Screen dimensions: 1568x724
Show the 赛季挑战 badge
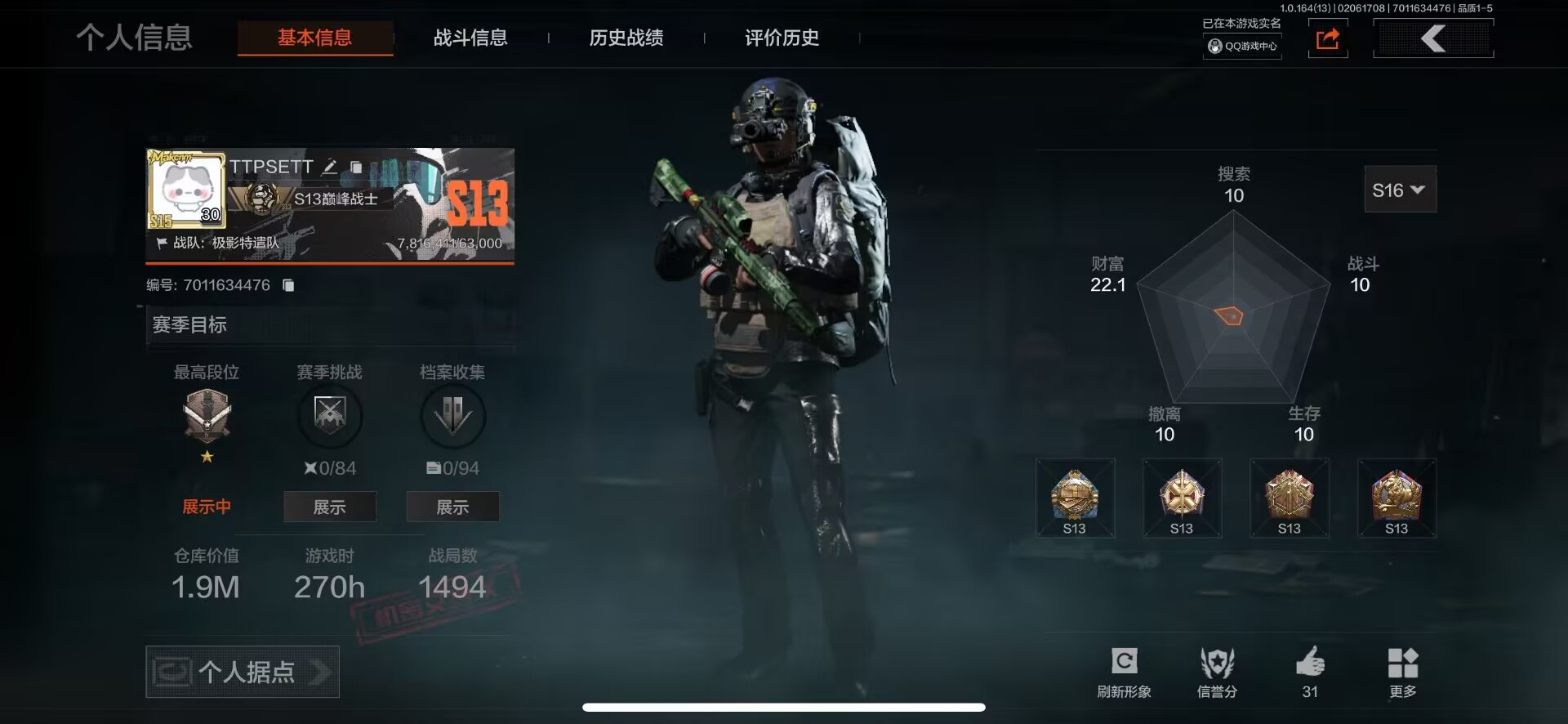click(x=329, y=507)
